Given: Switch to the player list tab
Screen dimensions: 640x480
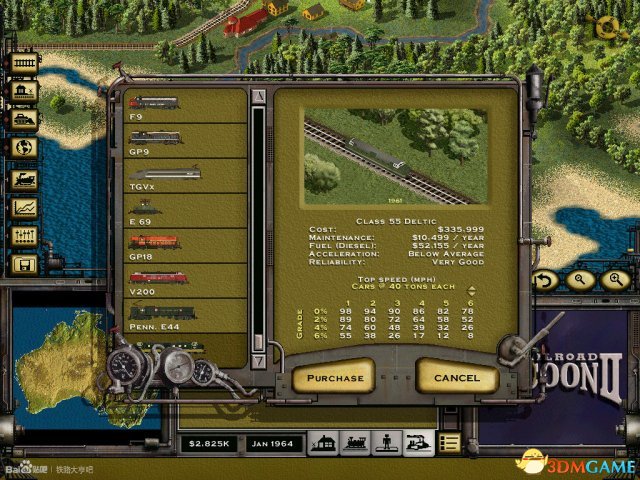Looking at the screenshot, I should click(x=386, y=441).
